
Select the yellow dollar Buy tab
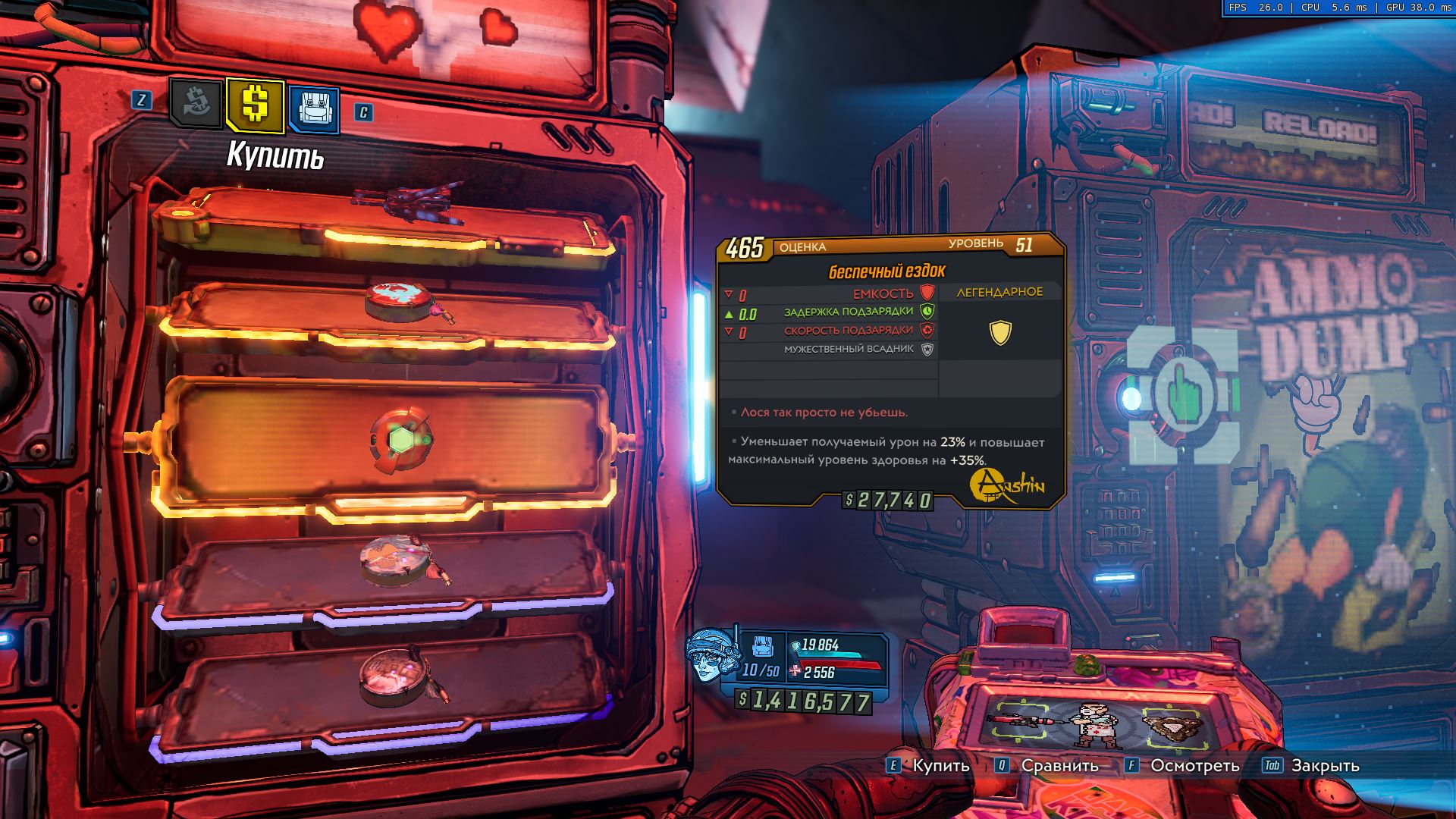click(255, 105)
